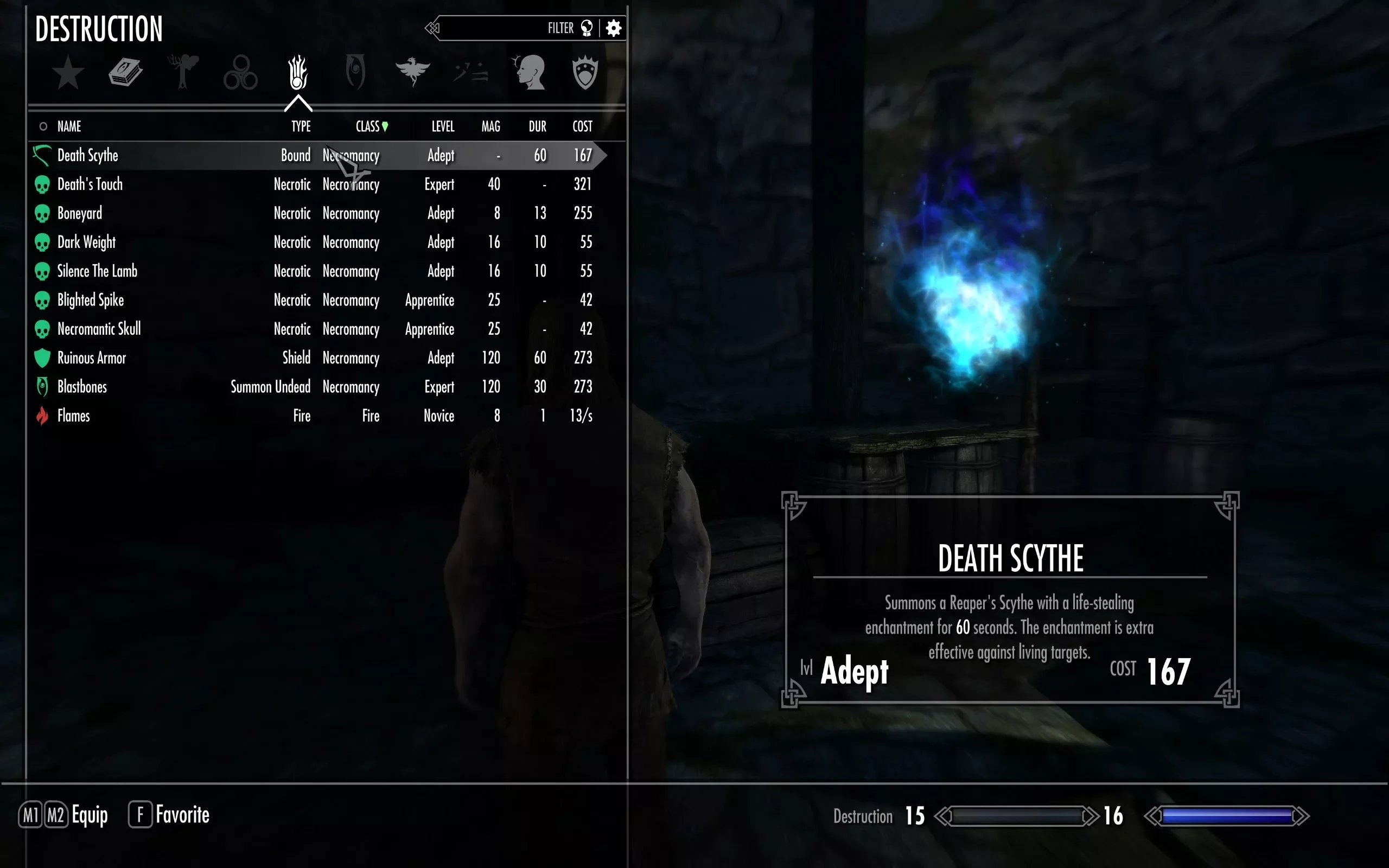This screenshot has height=868, width=1389.
Task: Select the Conjuration triple-spiral icon
Action: click(240, 72)
